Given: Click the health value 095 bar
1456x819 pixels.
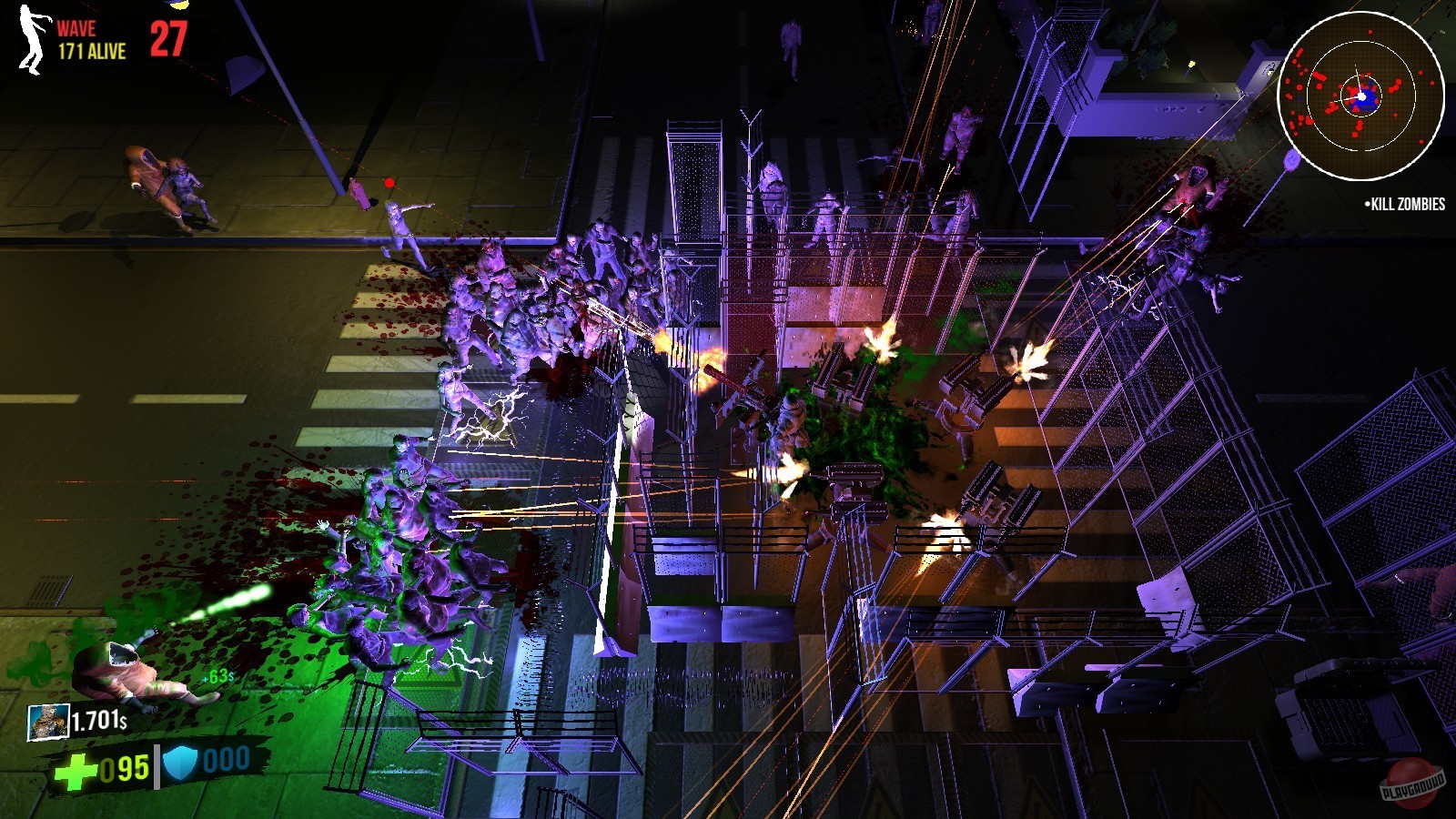Looking at the screenshot, I should (x=125, y=766).
